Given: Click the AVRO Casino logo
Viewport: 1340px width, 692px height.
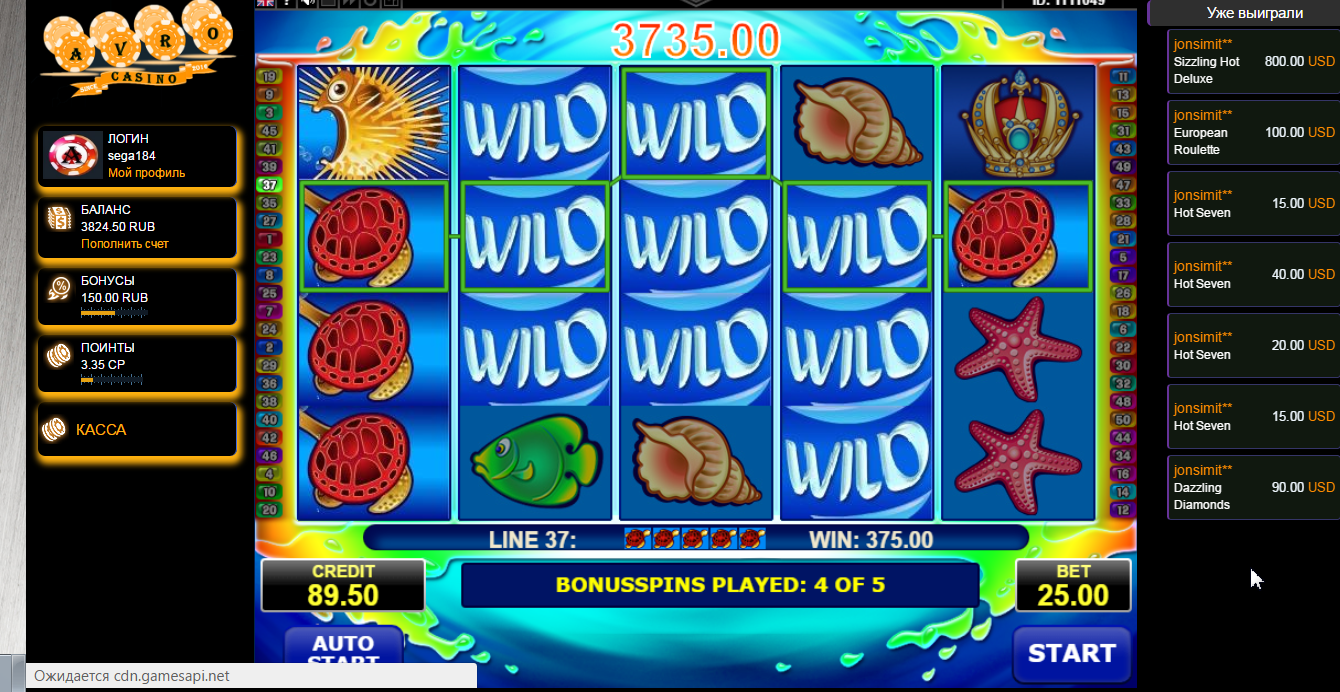Looking at the screenshot, I should [x=130, y=50].
